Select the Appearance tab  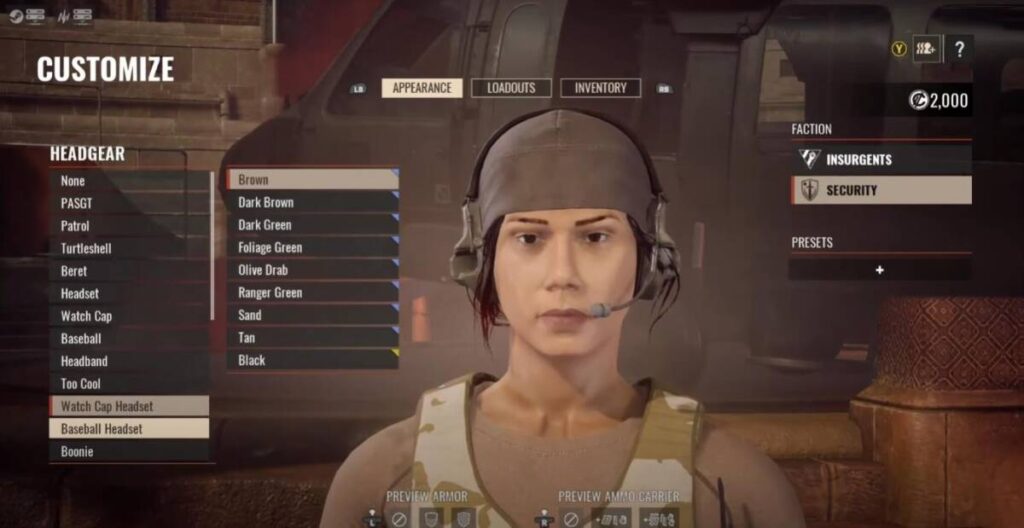tap(422, 88)
